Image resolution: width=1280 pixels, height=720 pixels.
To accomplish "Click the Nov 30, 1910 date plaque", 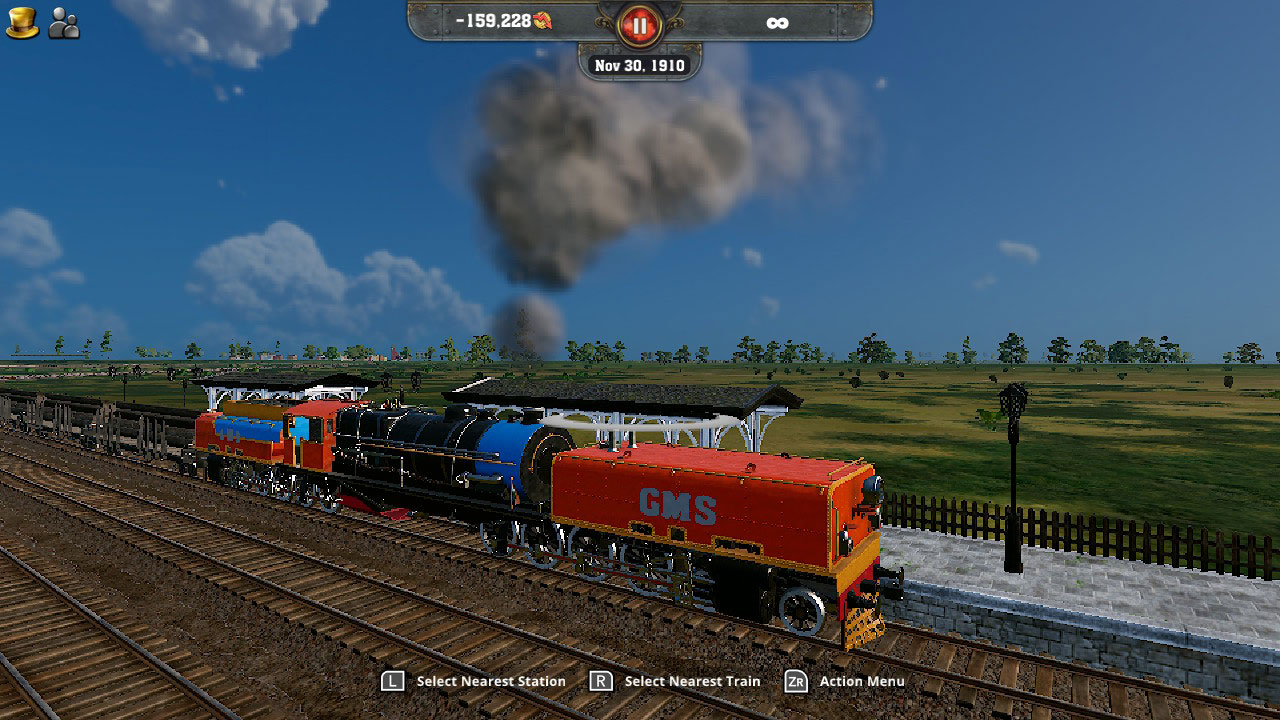I will (639, 64).
